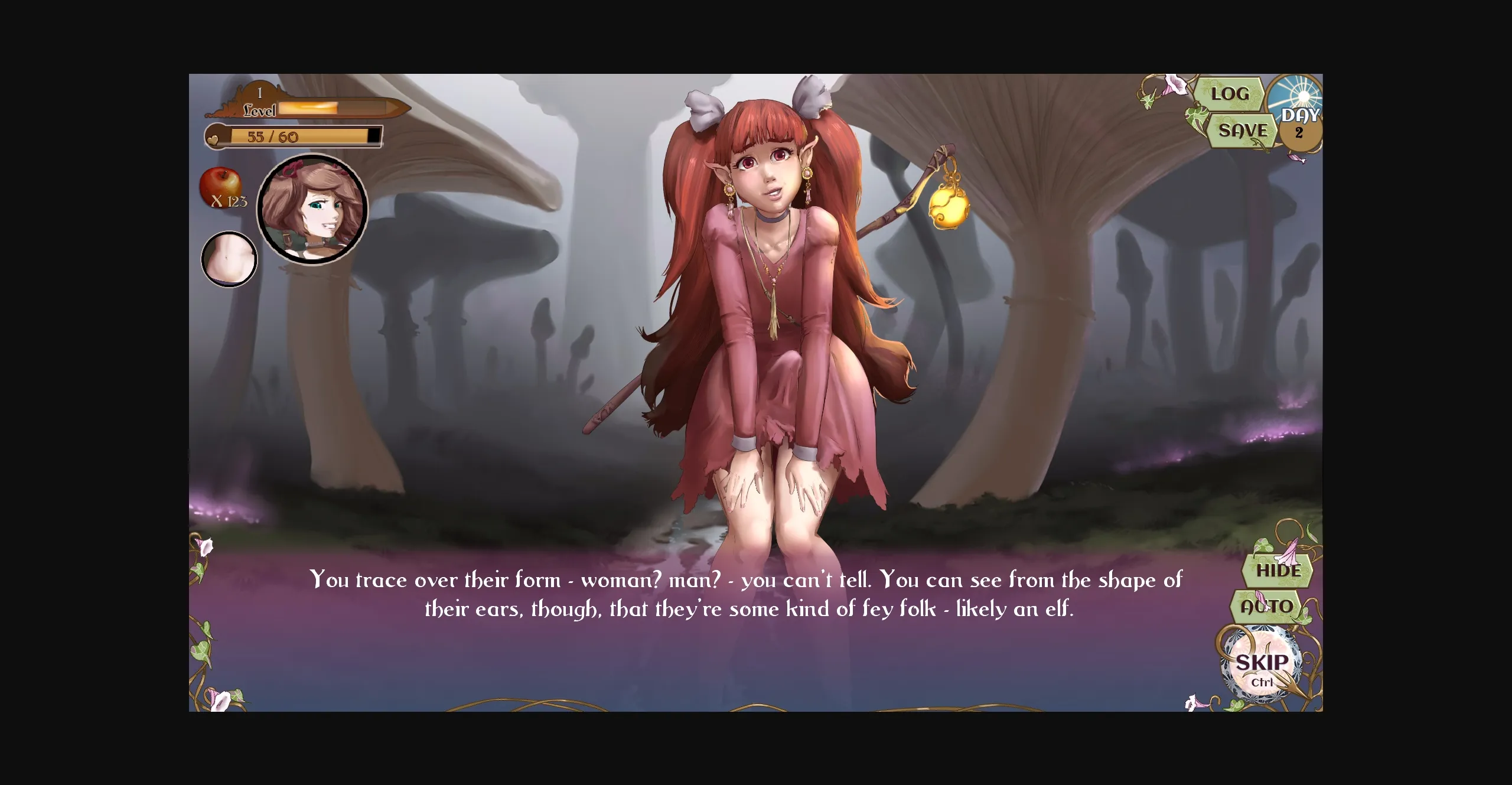Select the small belly status icon
Viewport: 1512px width, 785px height.
point(230,259)
